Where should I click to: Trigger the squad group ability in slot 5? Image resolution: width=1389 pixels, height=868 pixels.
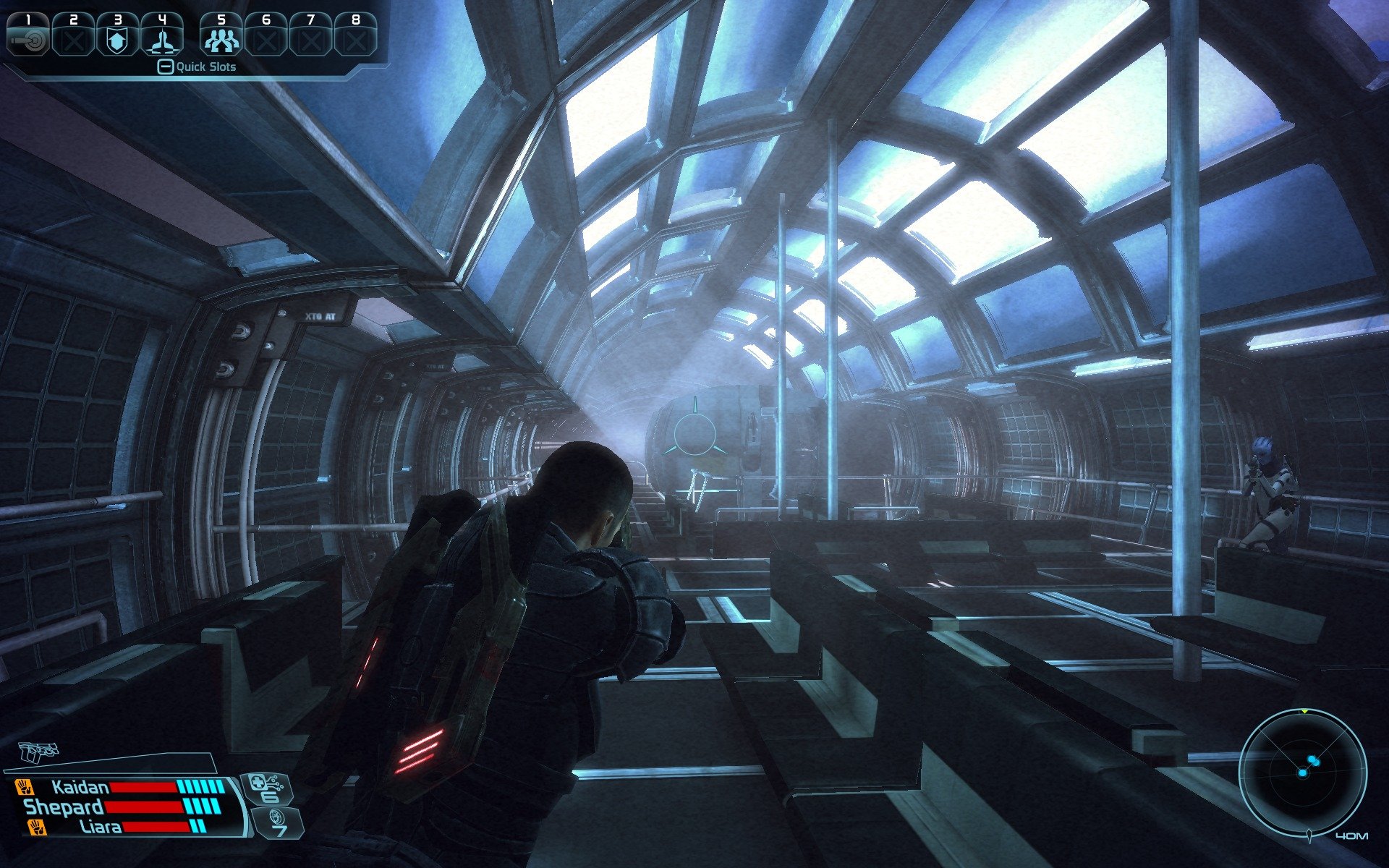(x=221, y=35)
